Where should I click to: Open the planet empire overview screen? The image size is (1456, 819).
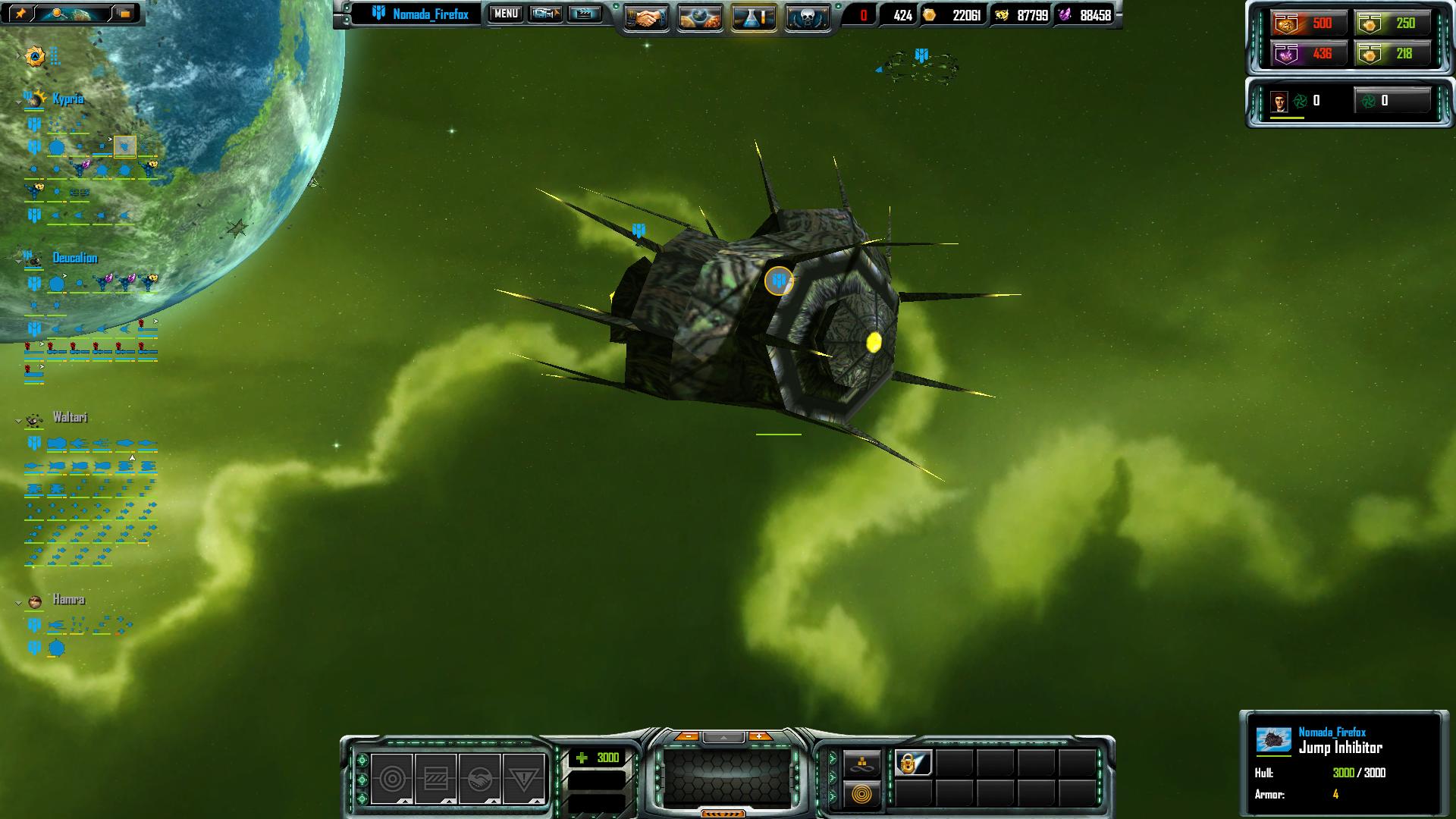[699, 17]
